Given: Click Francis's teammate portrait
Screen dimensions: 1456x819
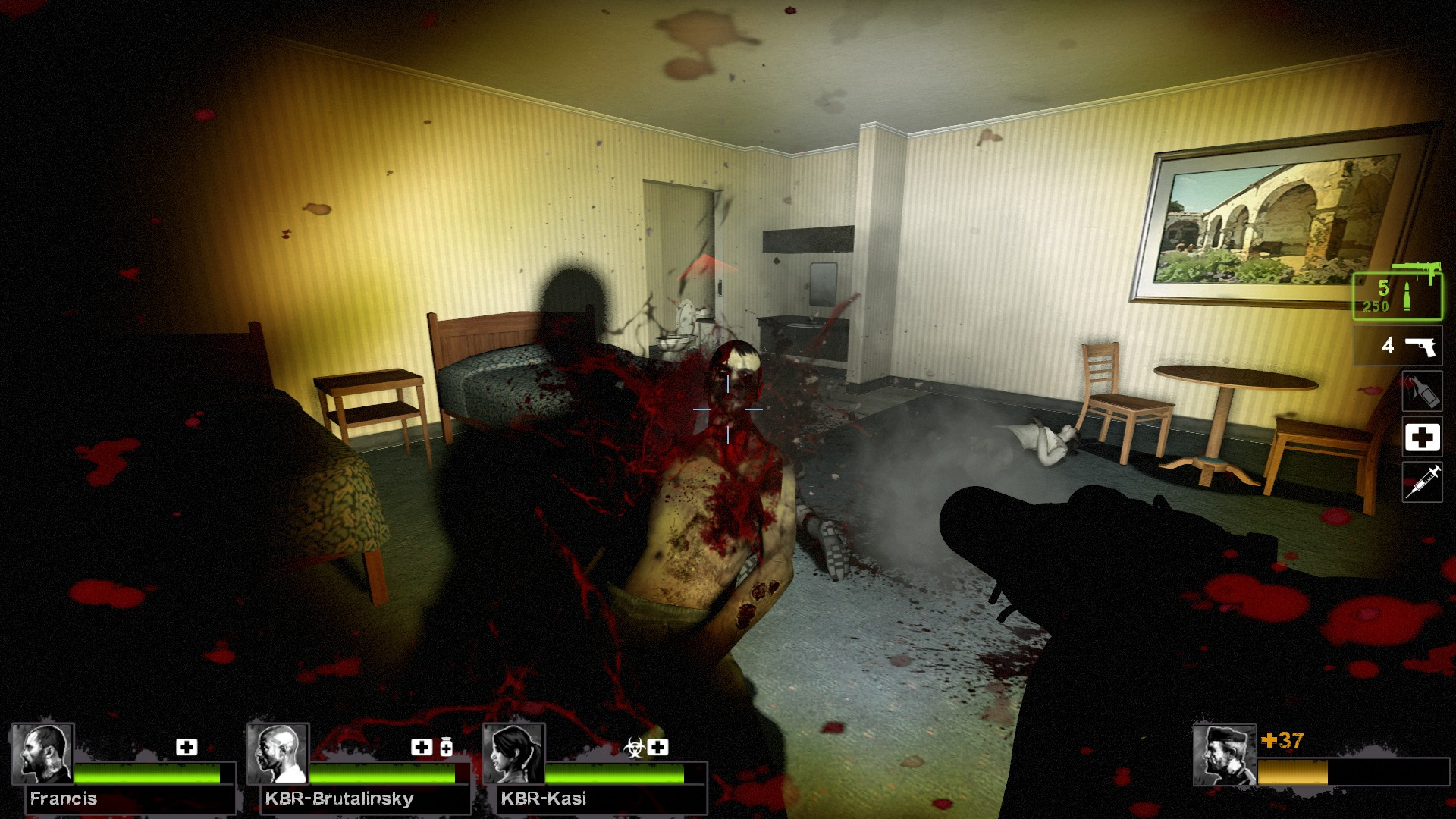Looking at the screenshot, I should (42, 754).
